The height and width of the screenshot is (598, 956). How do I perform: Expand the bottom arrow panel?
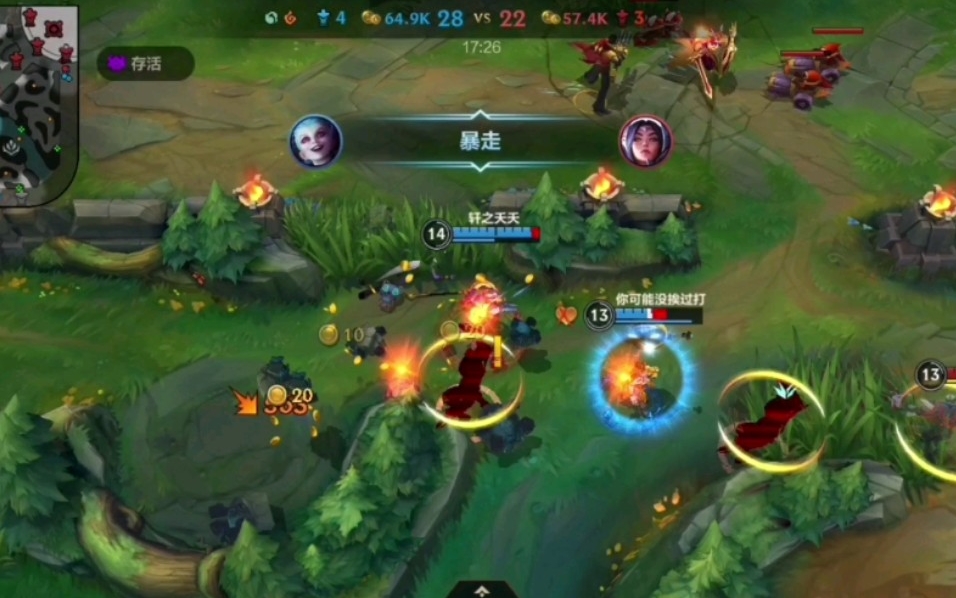click(x=481, y=589)
